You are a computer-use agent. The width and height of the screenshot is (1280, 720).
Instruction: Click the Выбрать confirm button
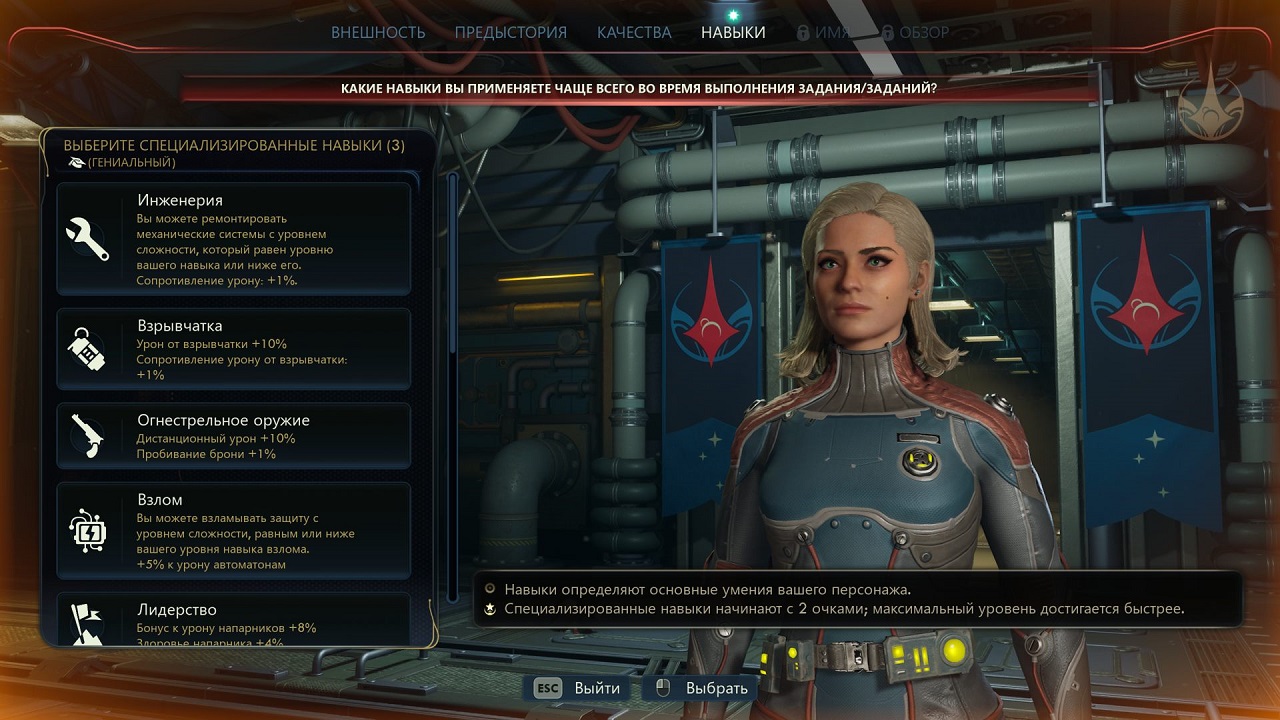702,688
